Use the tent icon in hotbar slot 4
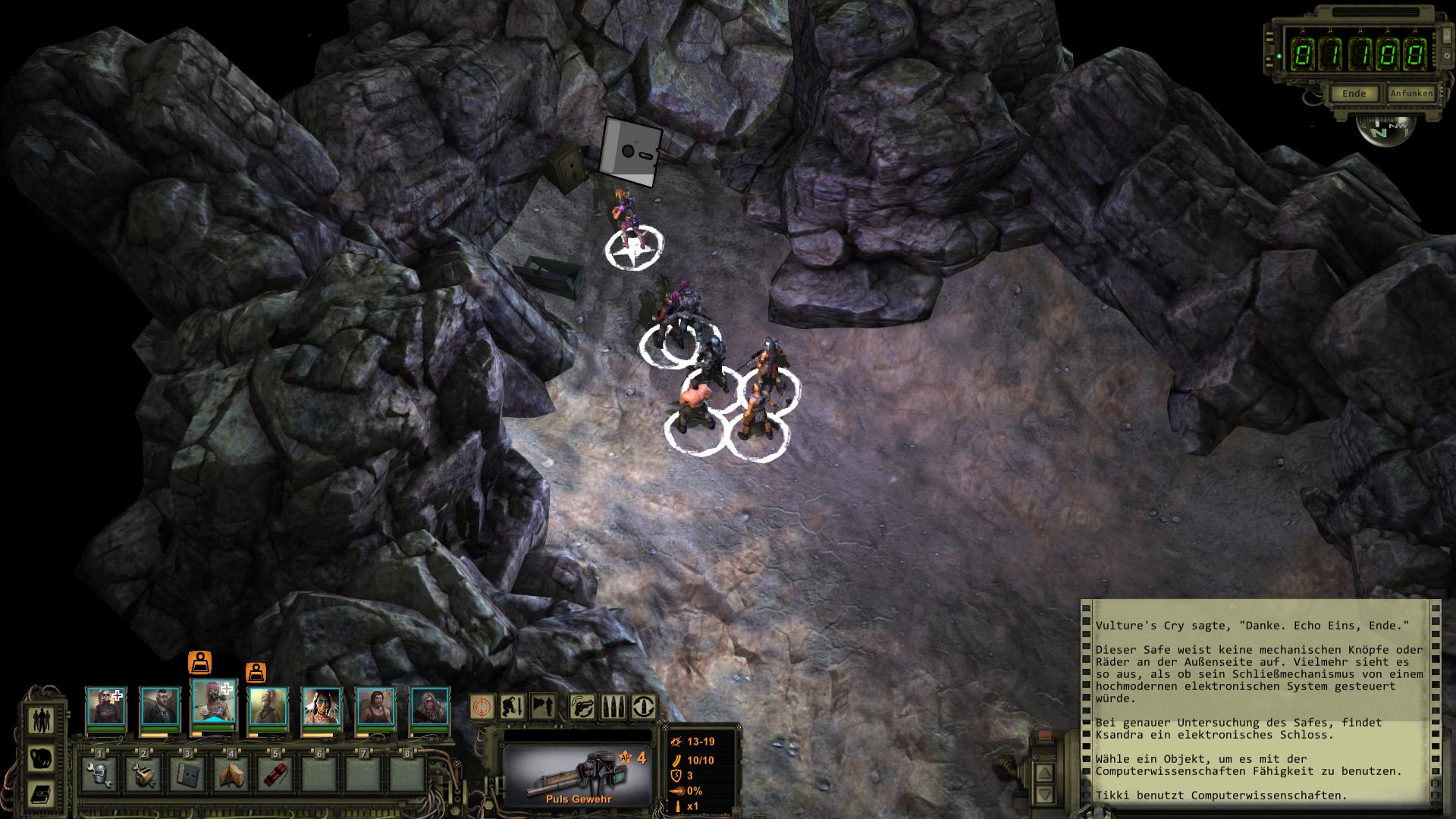This screenshot has height=819, width=1456. pos(231,775)
